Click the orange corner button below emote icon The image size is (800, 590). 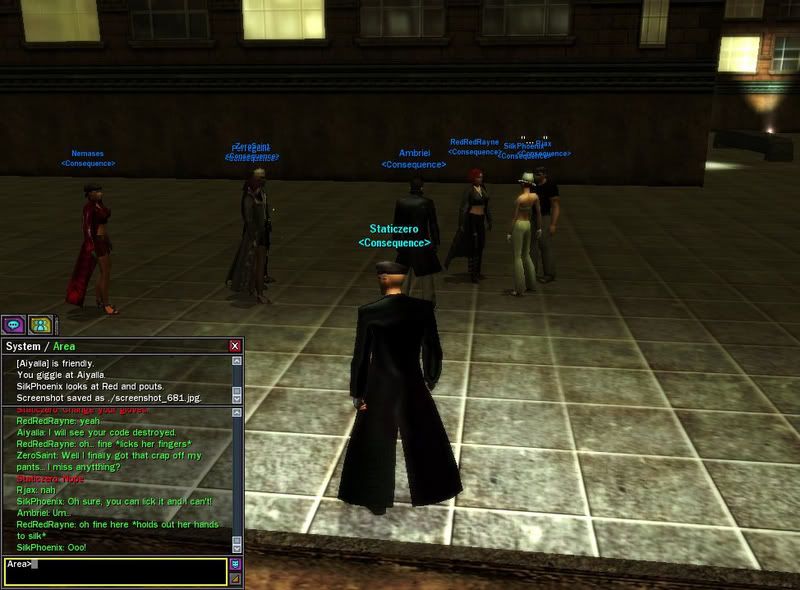pos(236,577)
